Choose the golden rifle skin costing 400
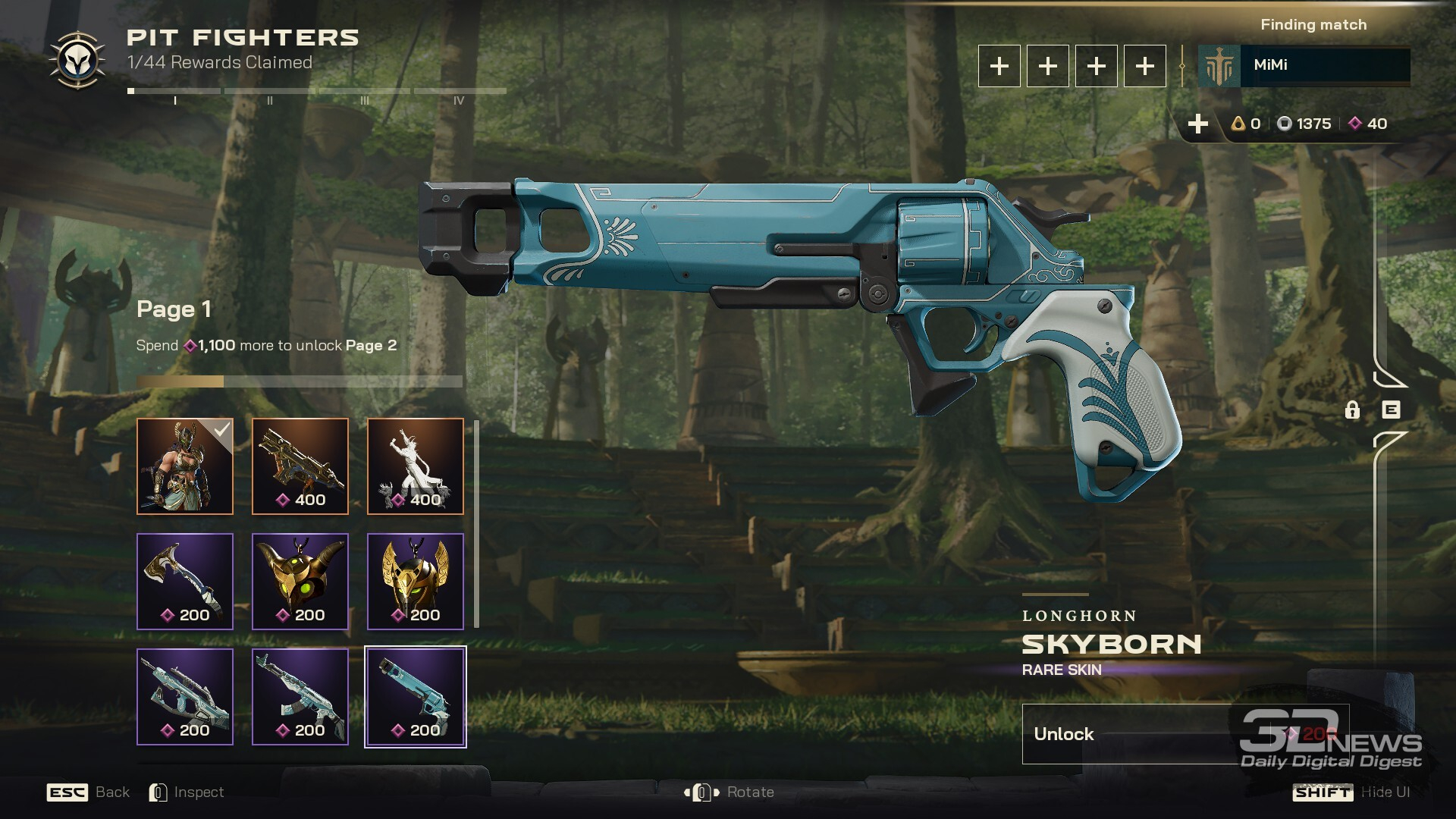The width and height of the screenshot is (1456, 819). 300,466
